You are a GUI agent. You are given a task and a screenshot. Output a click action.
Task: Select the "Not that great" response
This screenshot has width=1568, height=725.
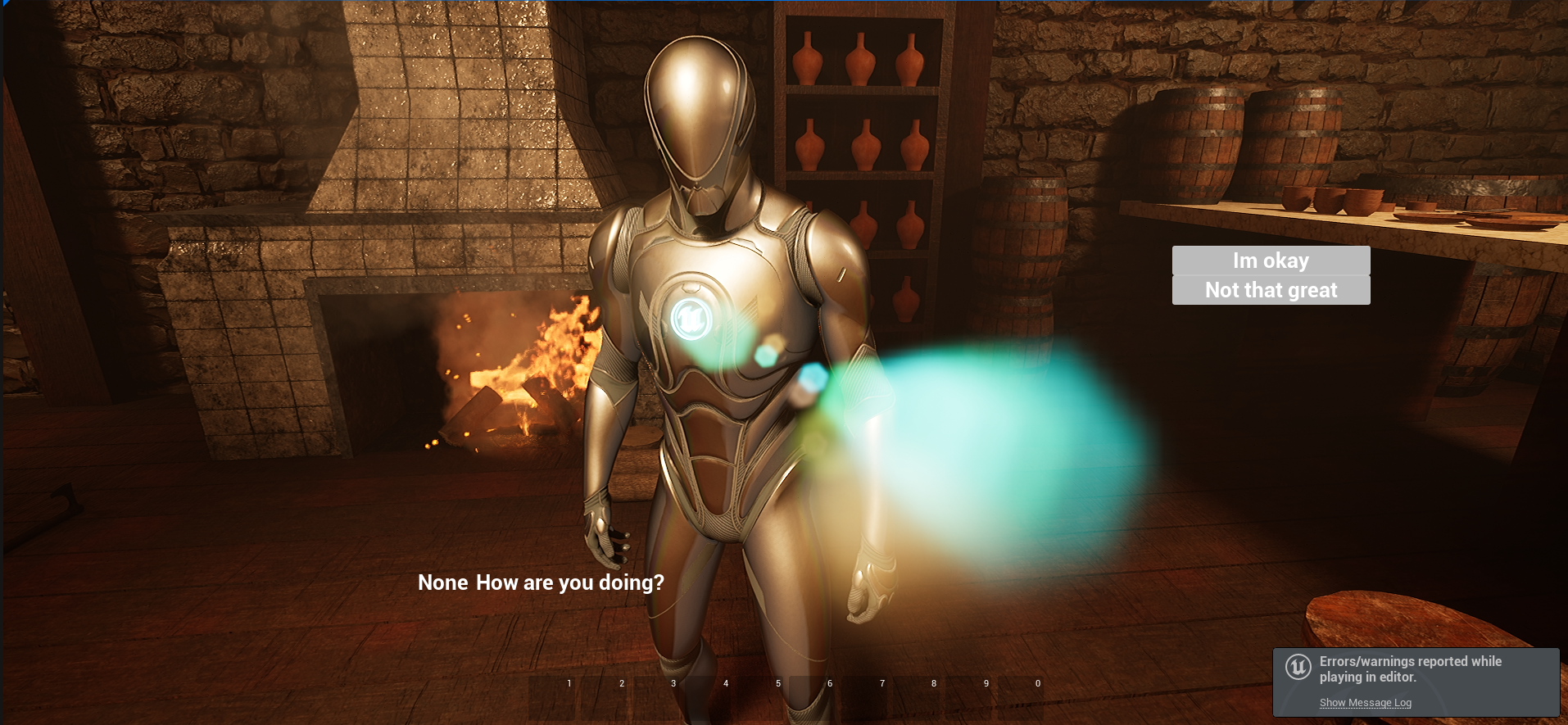[x=1271, y=290]
